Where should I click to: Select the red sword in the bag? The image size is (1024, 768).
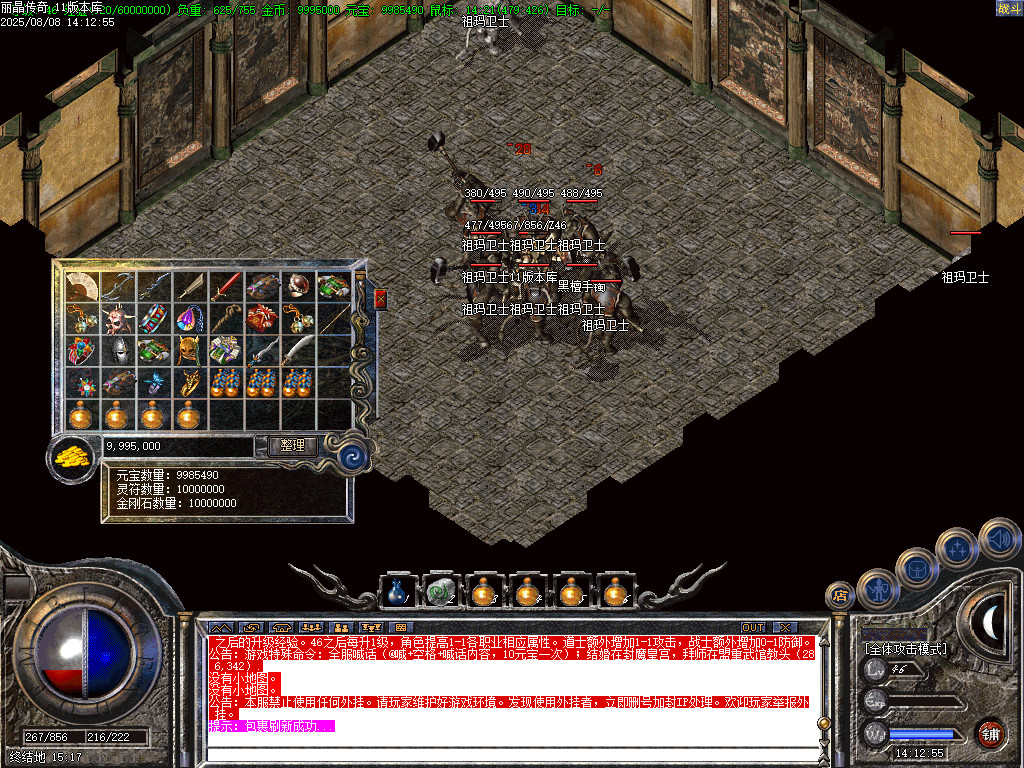pos(226,287)
